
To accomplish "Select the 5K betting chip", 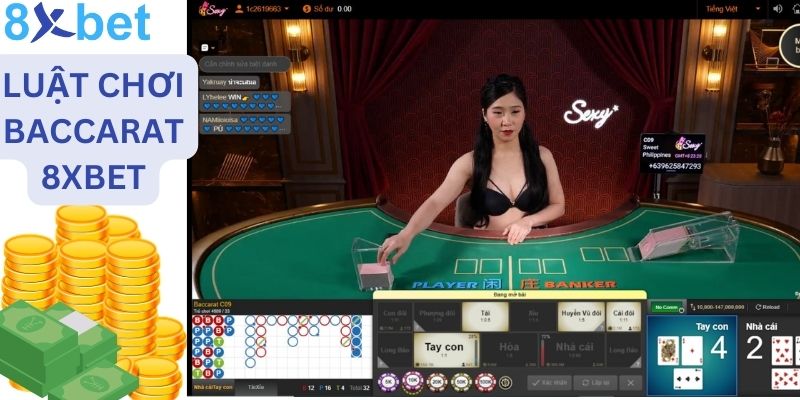I will [389, 382].
